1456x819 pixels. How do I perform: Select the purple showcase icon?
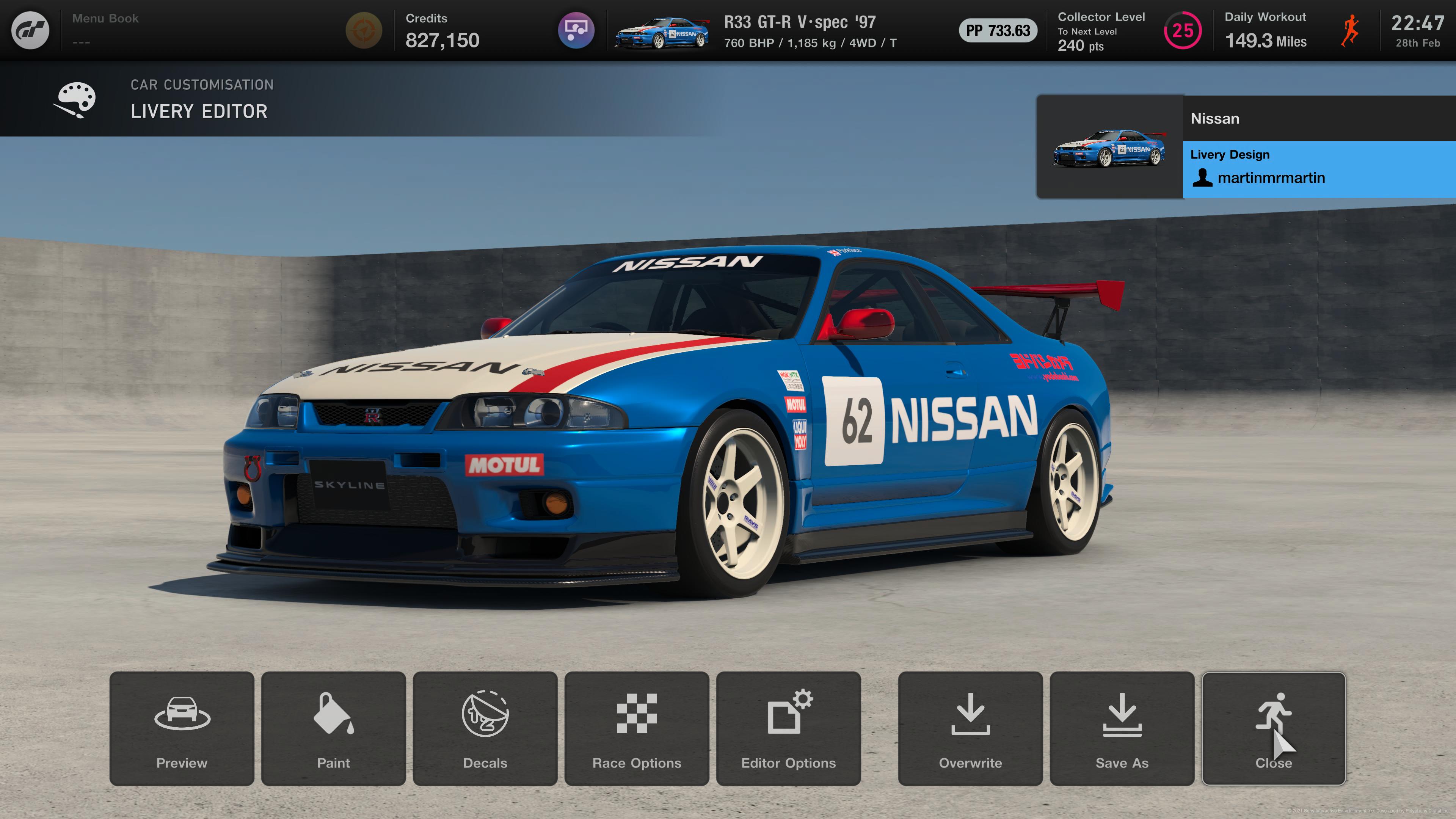pyautogui.click(x=576, y=30)
